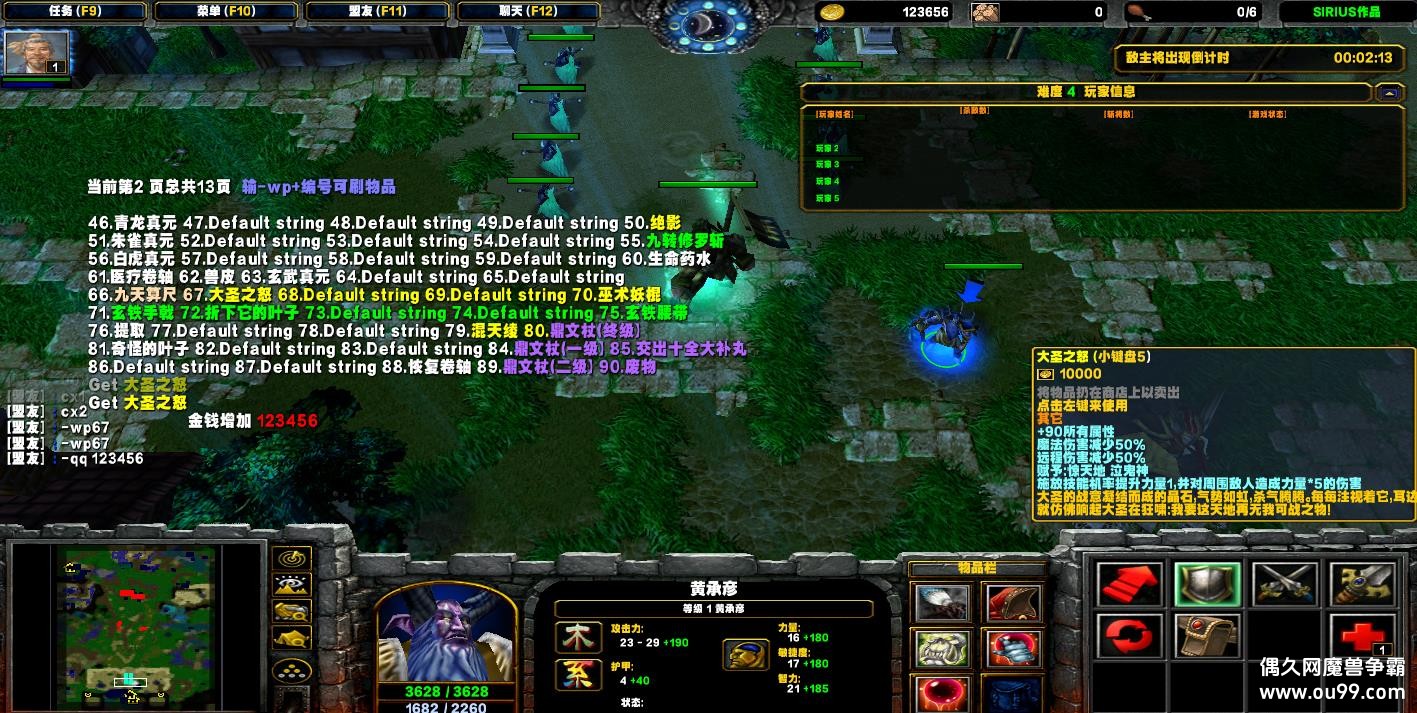Collapse the 玩家信息 scoreboard with its arrow button
Viewport: 1417px width, 713px height.
[x=1387, y=93]
